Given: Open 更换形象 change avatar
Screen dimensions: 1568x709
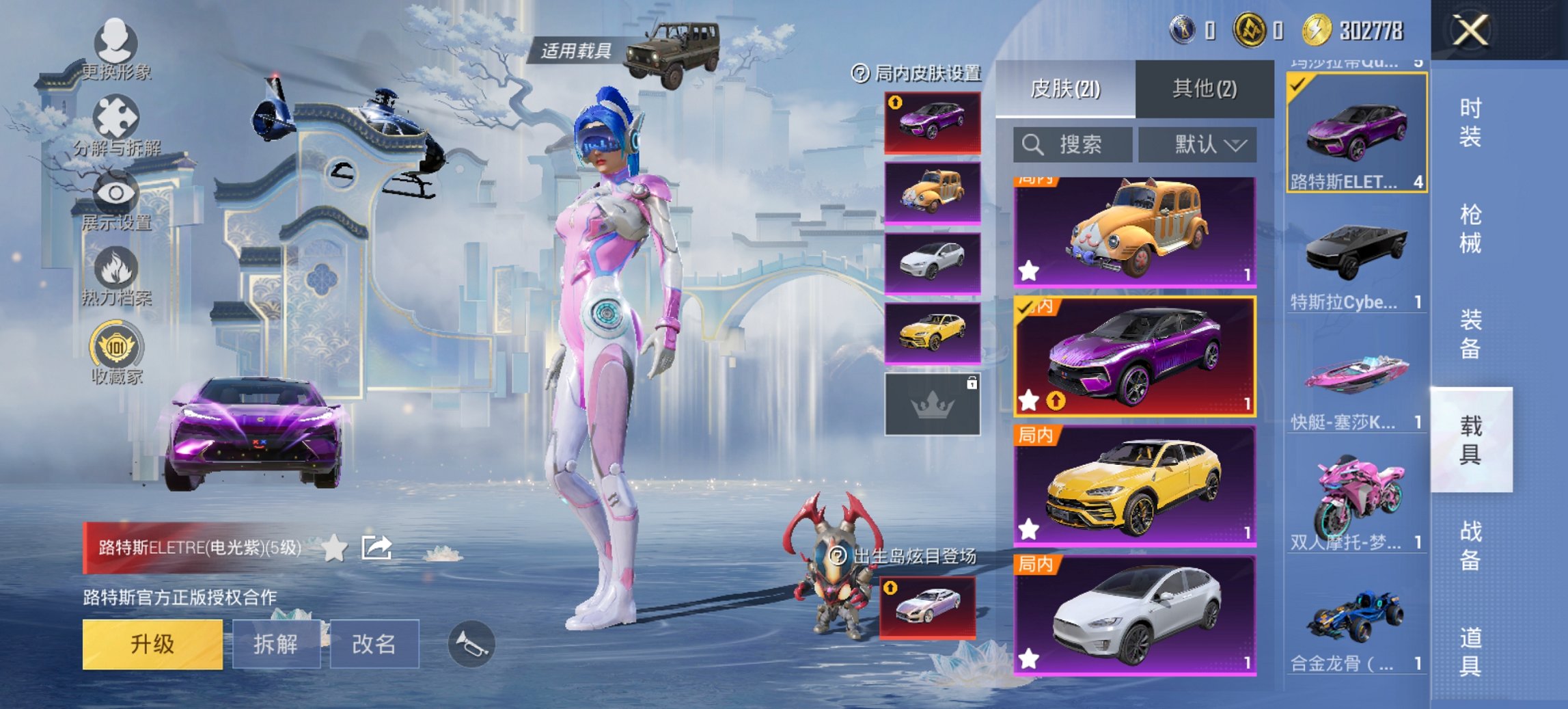Looking at the screenshot, I should 115,49.
